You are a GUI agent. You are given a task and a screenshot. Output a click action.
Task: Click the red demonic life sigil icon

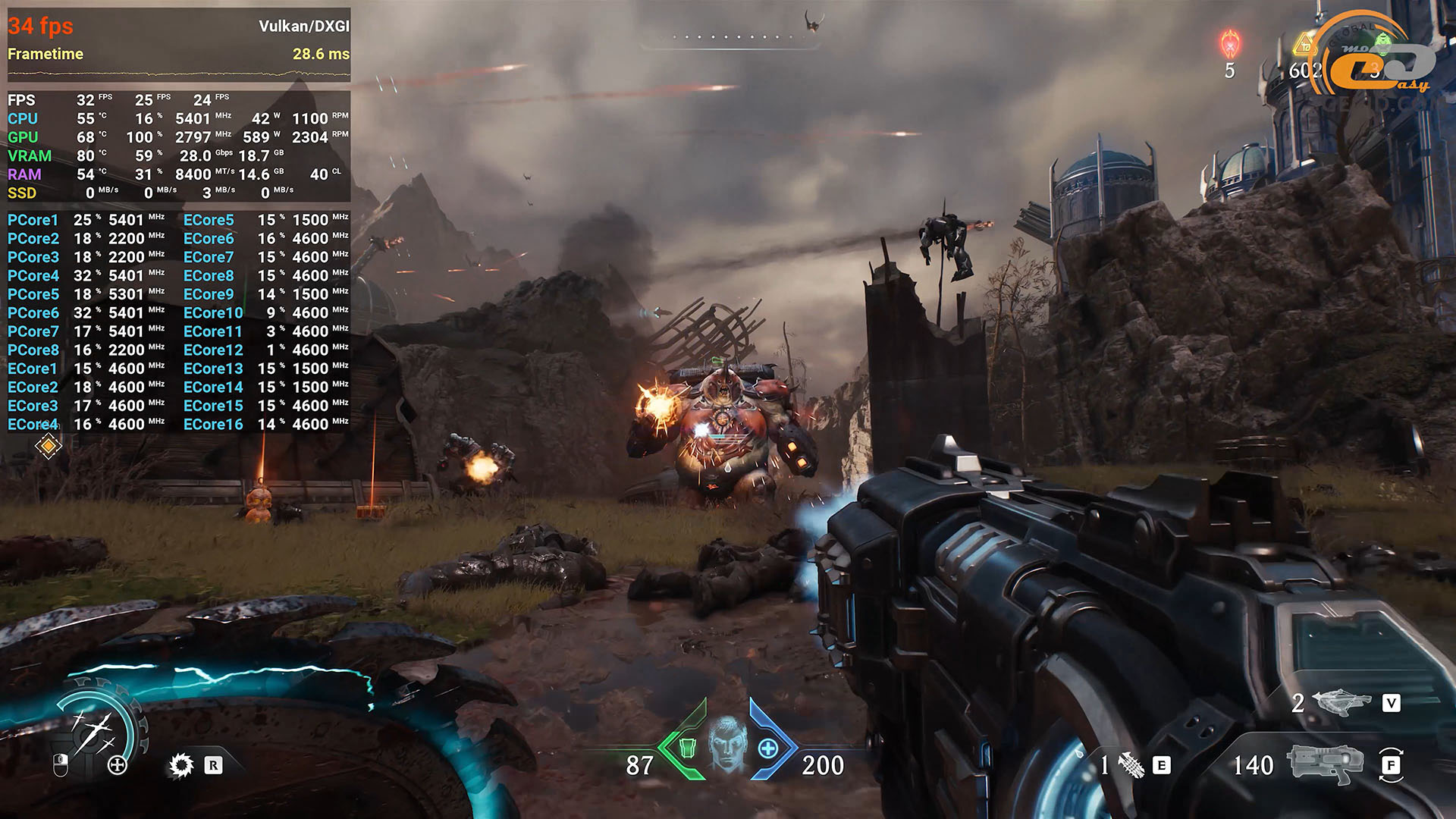[x=1229, y=44]
